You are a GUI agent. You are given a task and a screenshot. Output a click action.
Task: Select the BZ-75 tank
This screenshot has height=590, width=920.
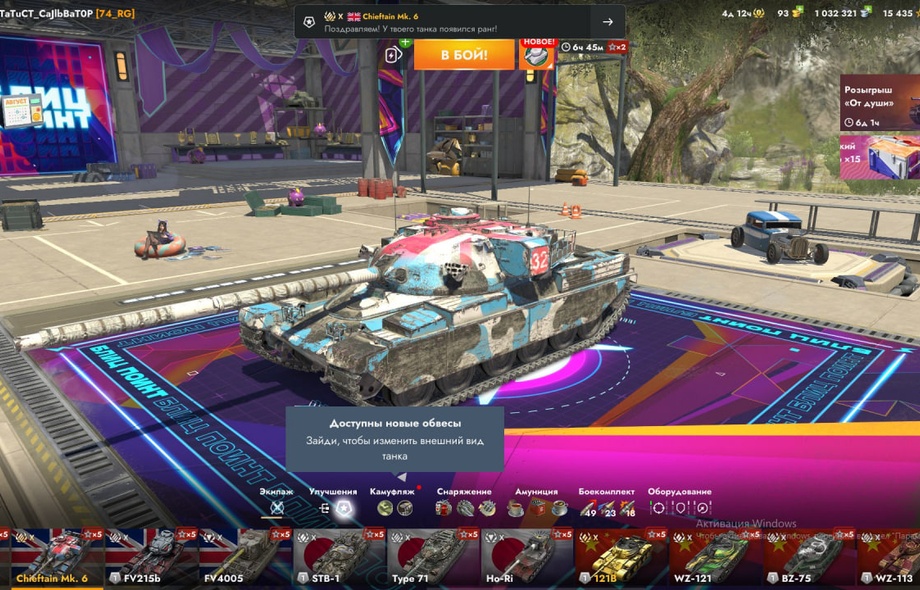click(807, 558)
